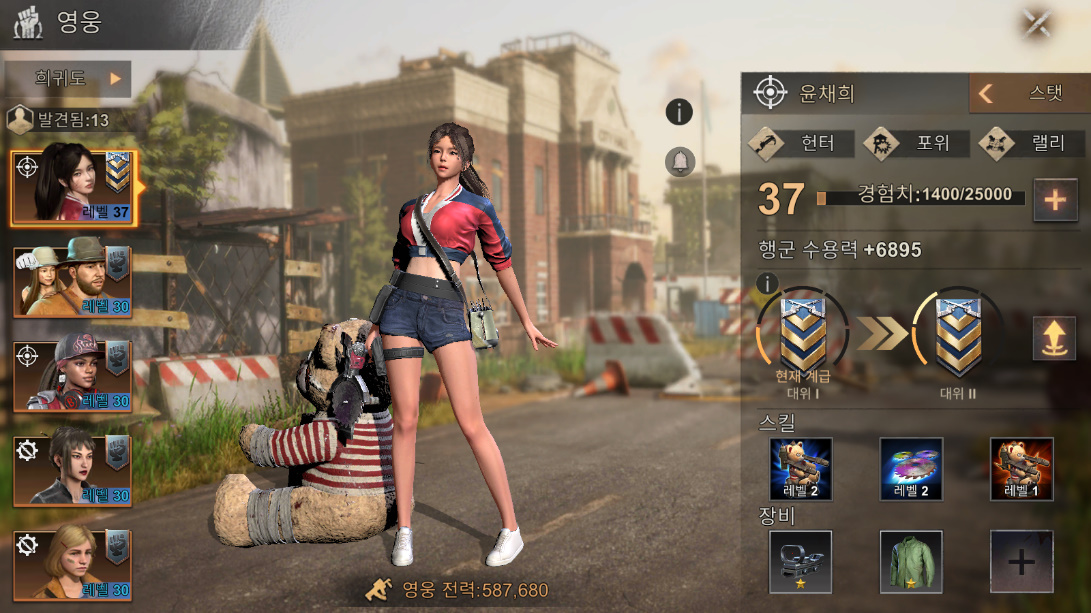Open the level 1 red bear skill
1091x613 pixels.
(1021, 468)
